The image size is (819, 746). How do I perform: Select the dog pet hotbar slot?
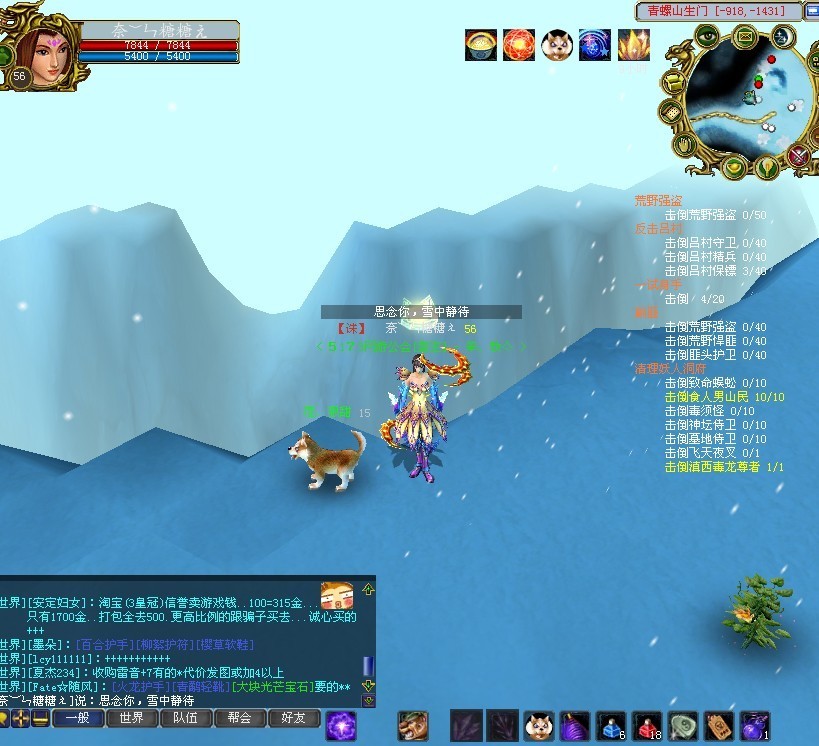point(541,726)
